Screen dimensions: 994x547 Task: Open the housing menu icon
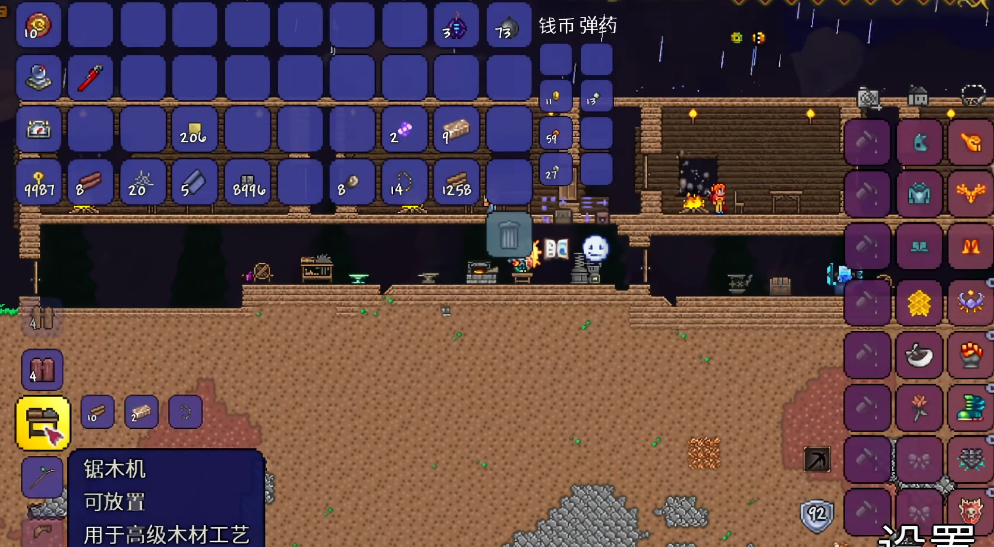(x=918, y=97)
